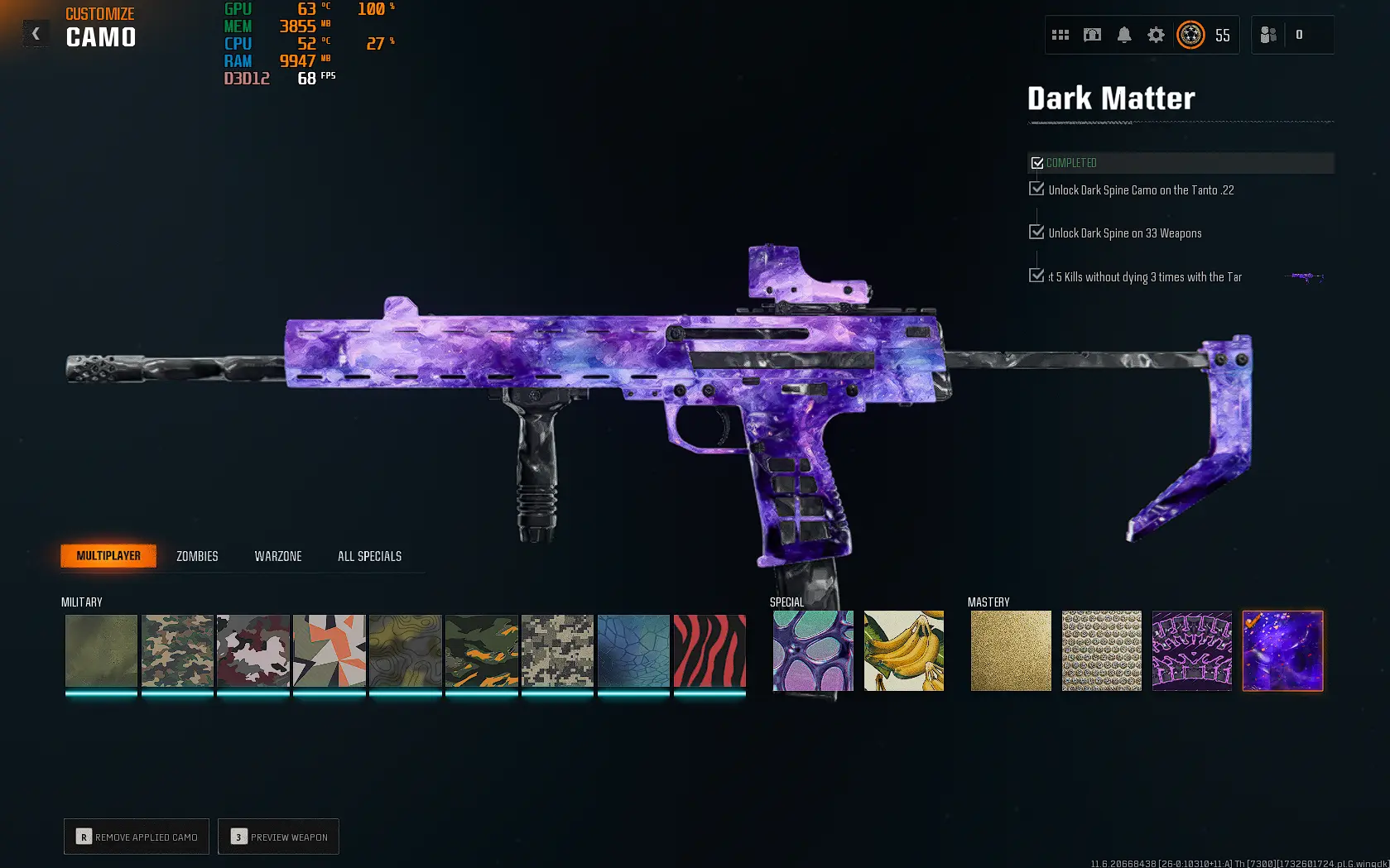Image resolution: width=1390 pixels, height=868 pixels.
Task: Open notifications via the bell icon
Action: pyautogui.click(x=1124, y=35)
